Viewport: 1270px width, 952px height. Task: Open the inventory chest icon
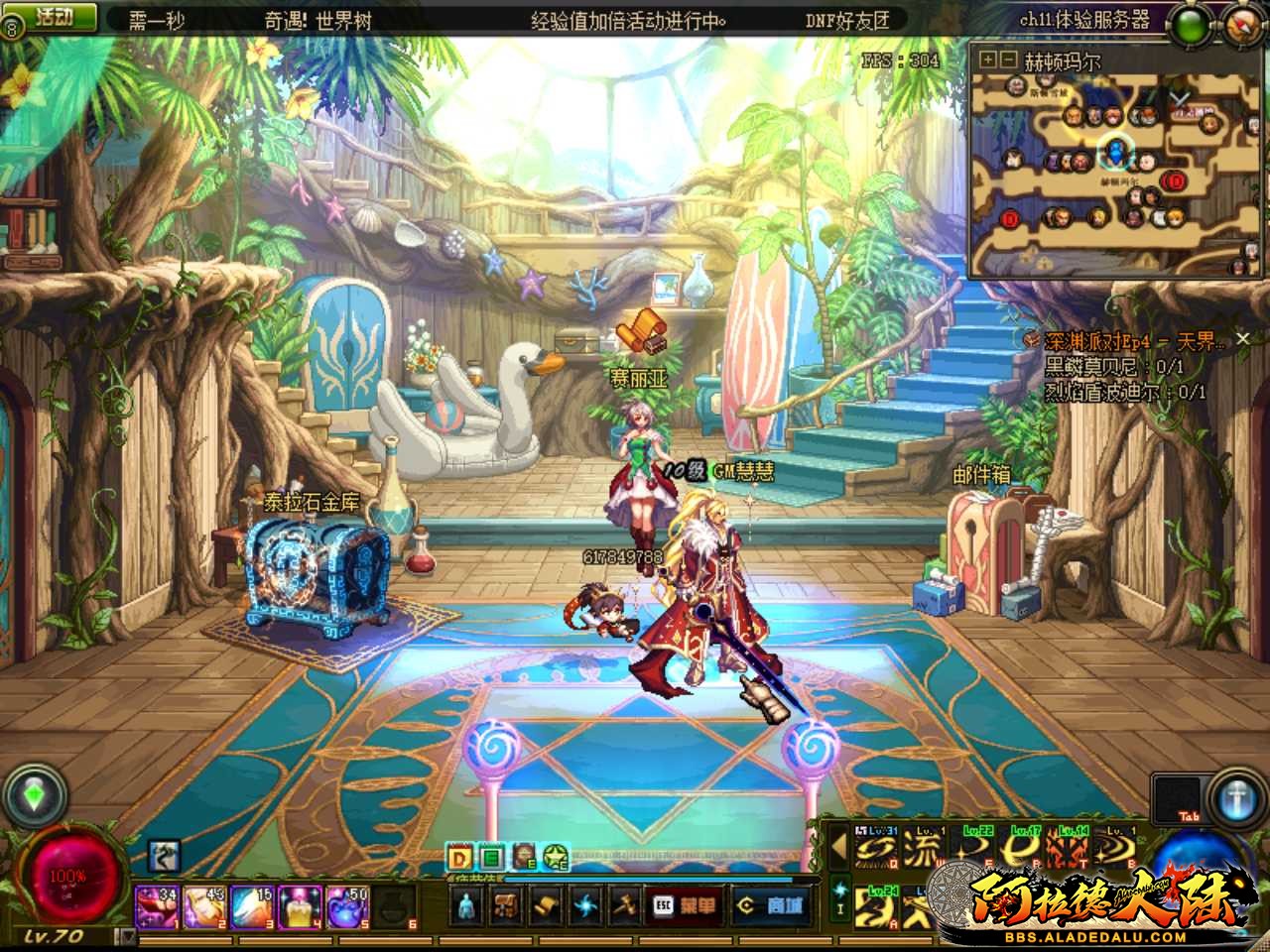[507, 904]
